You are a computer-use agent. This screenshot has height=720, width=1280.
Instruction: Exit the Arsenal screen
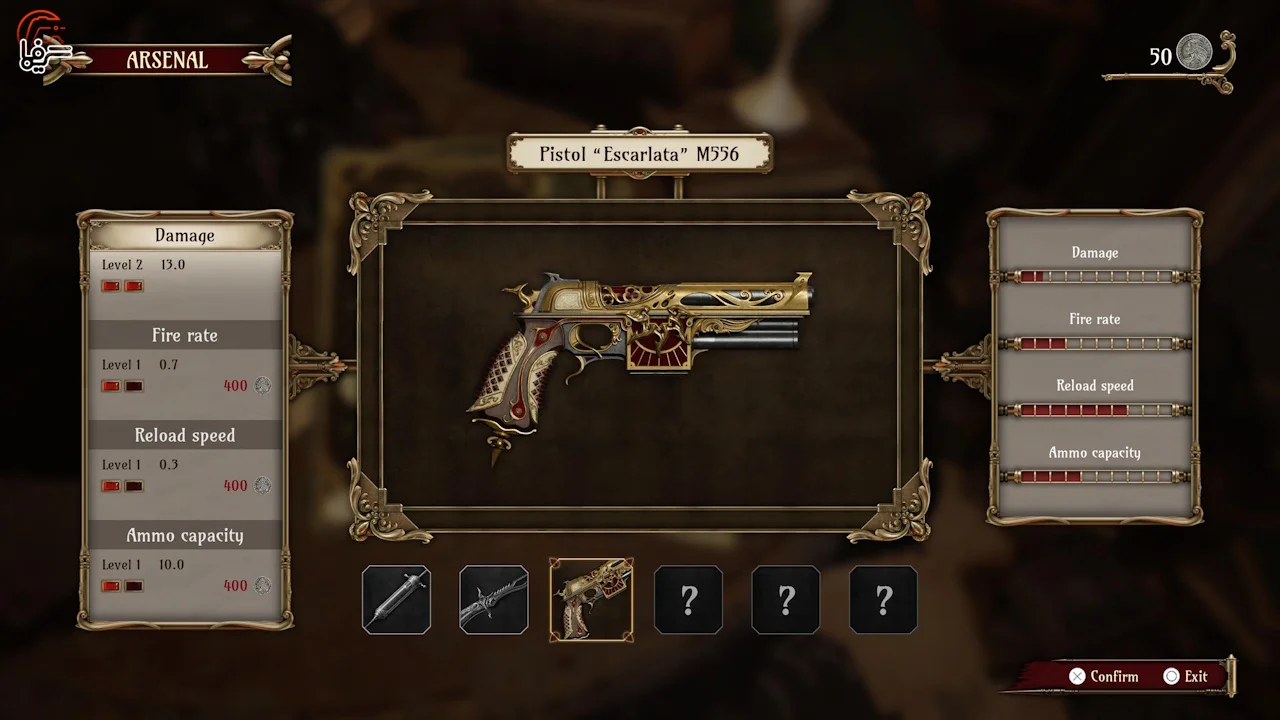(x=1186, y=677)
